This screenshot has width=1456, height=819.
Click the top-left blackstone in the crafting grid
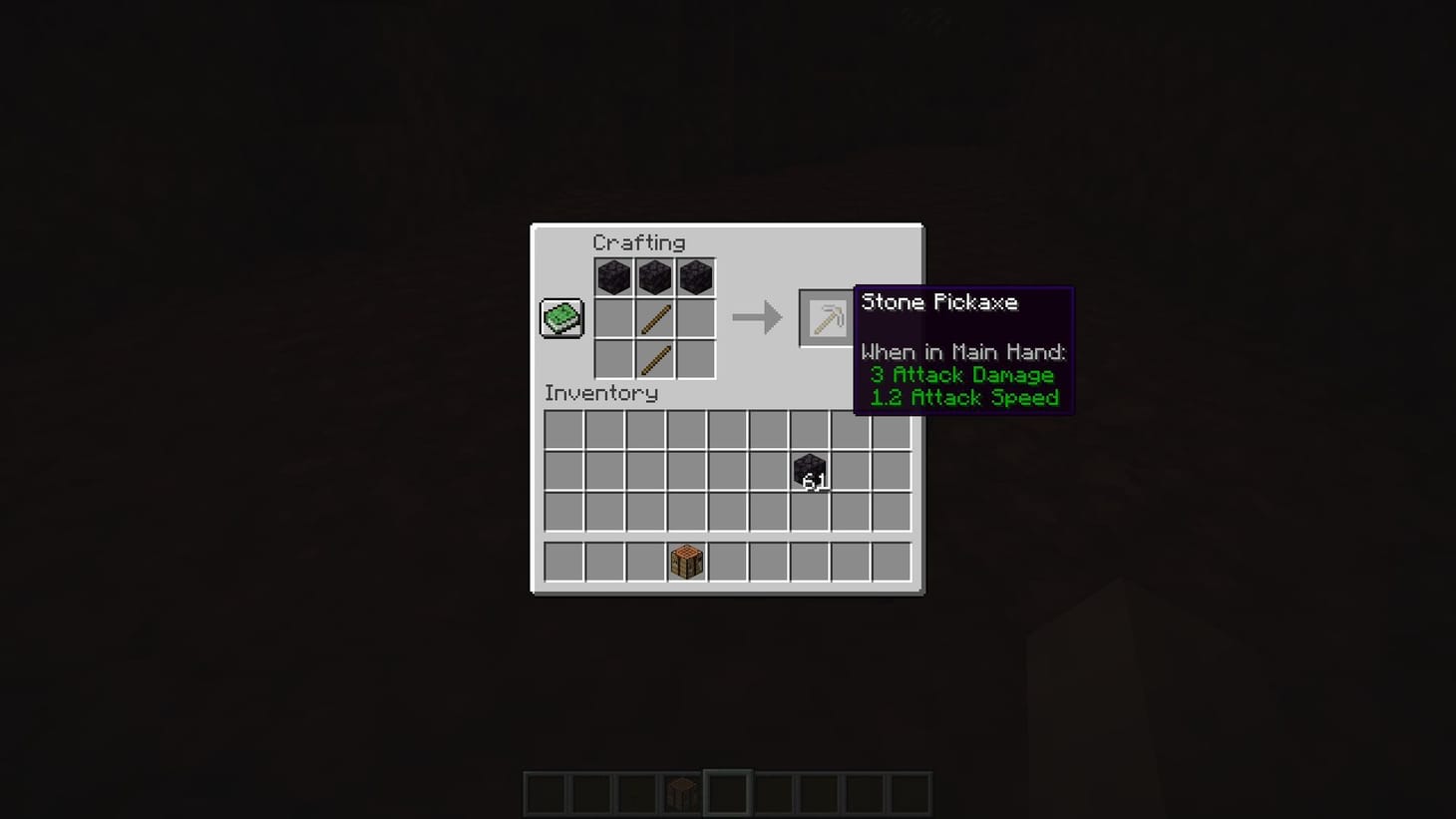pos(612,276)
